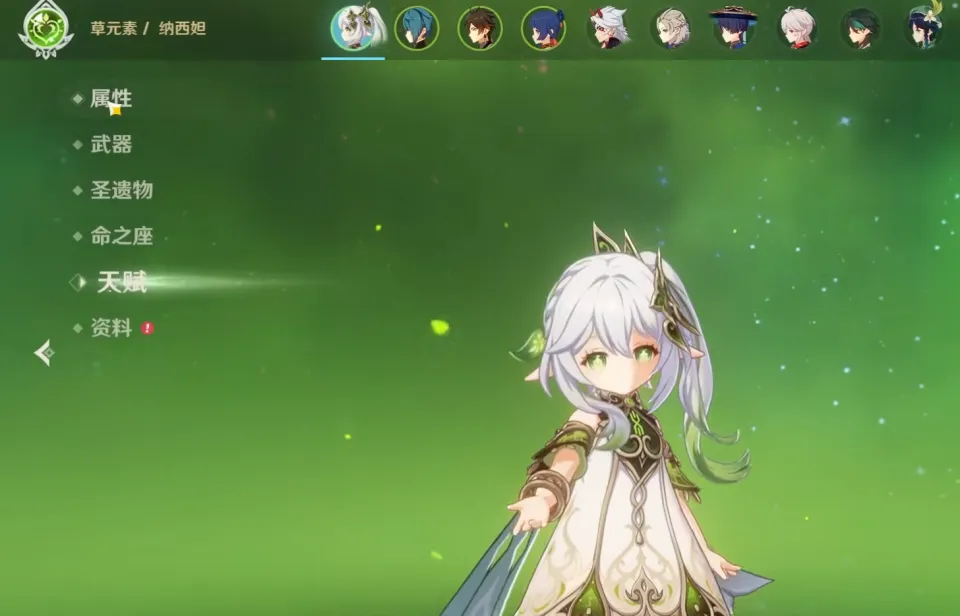
Task: Switch to Kazuha's white-haired portrait
Action: pos(797,28)
